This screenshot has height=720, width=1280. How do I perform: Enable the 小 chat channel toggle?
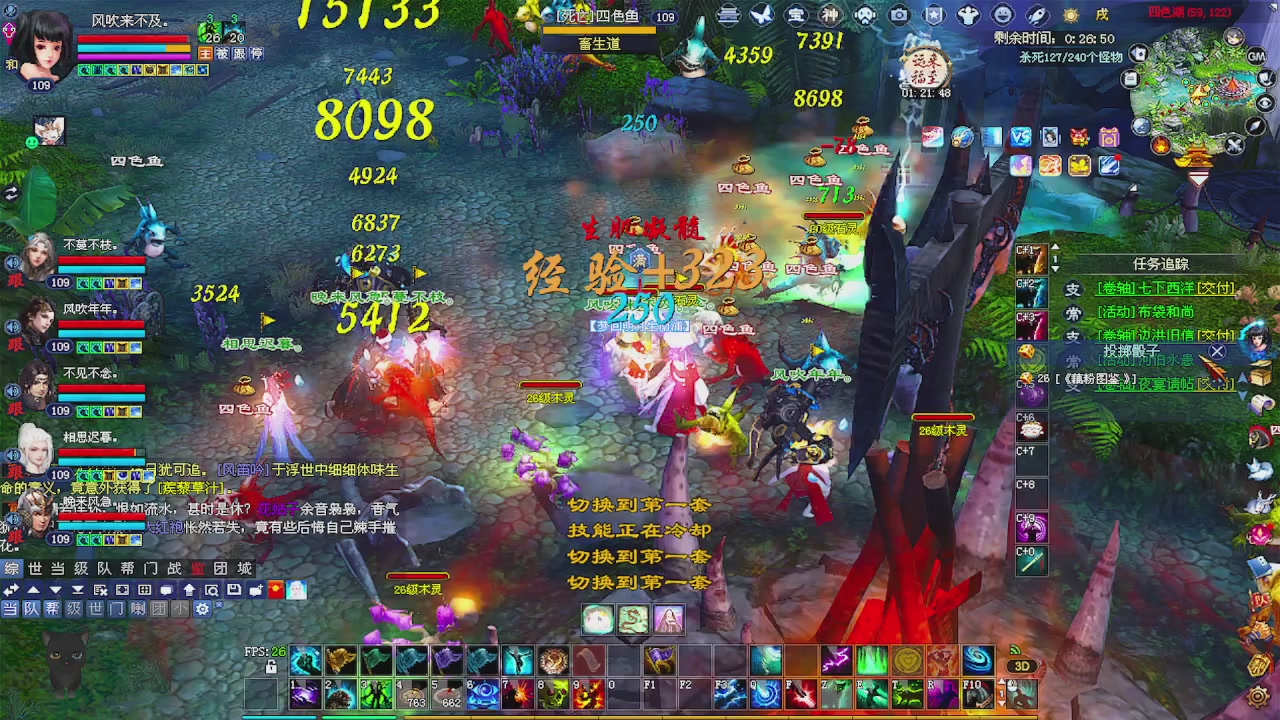click(x=180, y=608)
